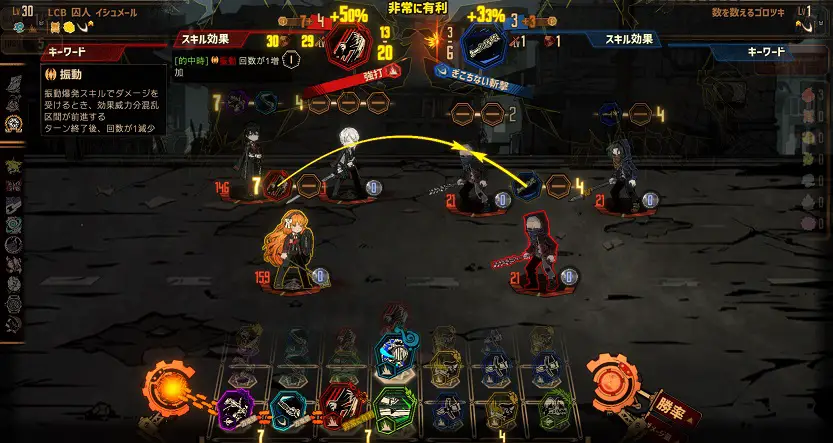Click the enemy's blue skill slot hexagon
Image resolution: width=833 pixels, height=443 pixels.
point(531,185)
